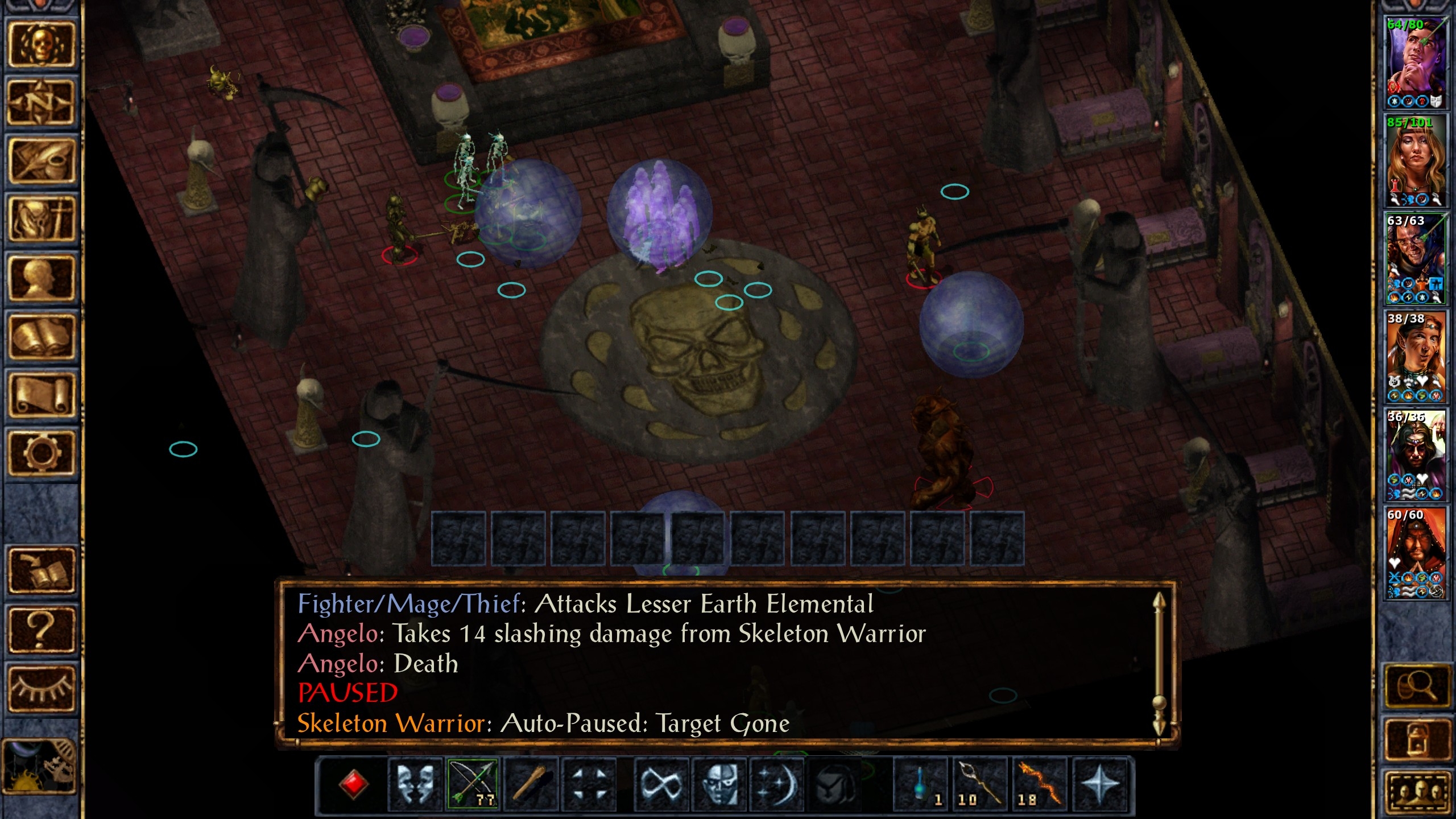This screenshot has width=1456, height=819.
Task: Open spellcasting with the crescent moon and stars icon
Action: click(777, 784)
